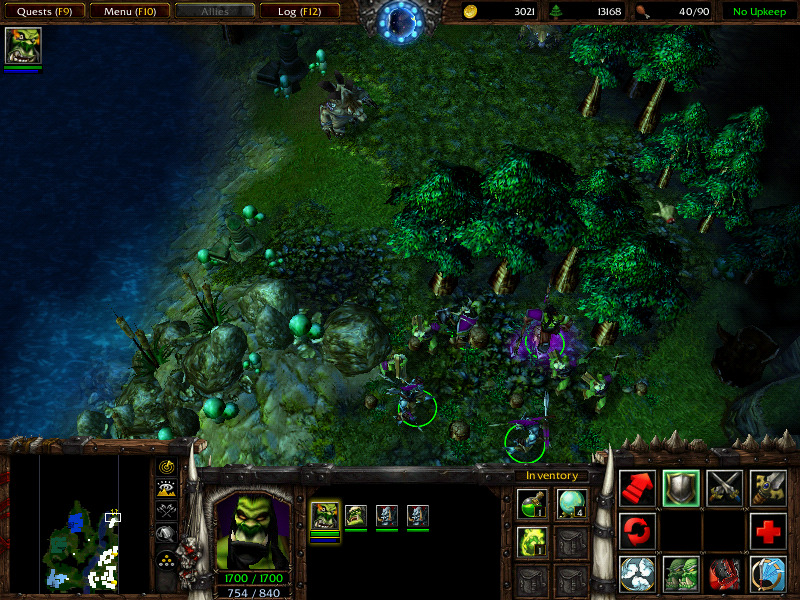The width and height of the screenshot is (800, 600).
Task: Toggle minimap terrain display
Action: click(x=166, y=489)
